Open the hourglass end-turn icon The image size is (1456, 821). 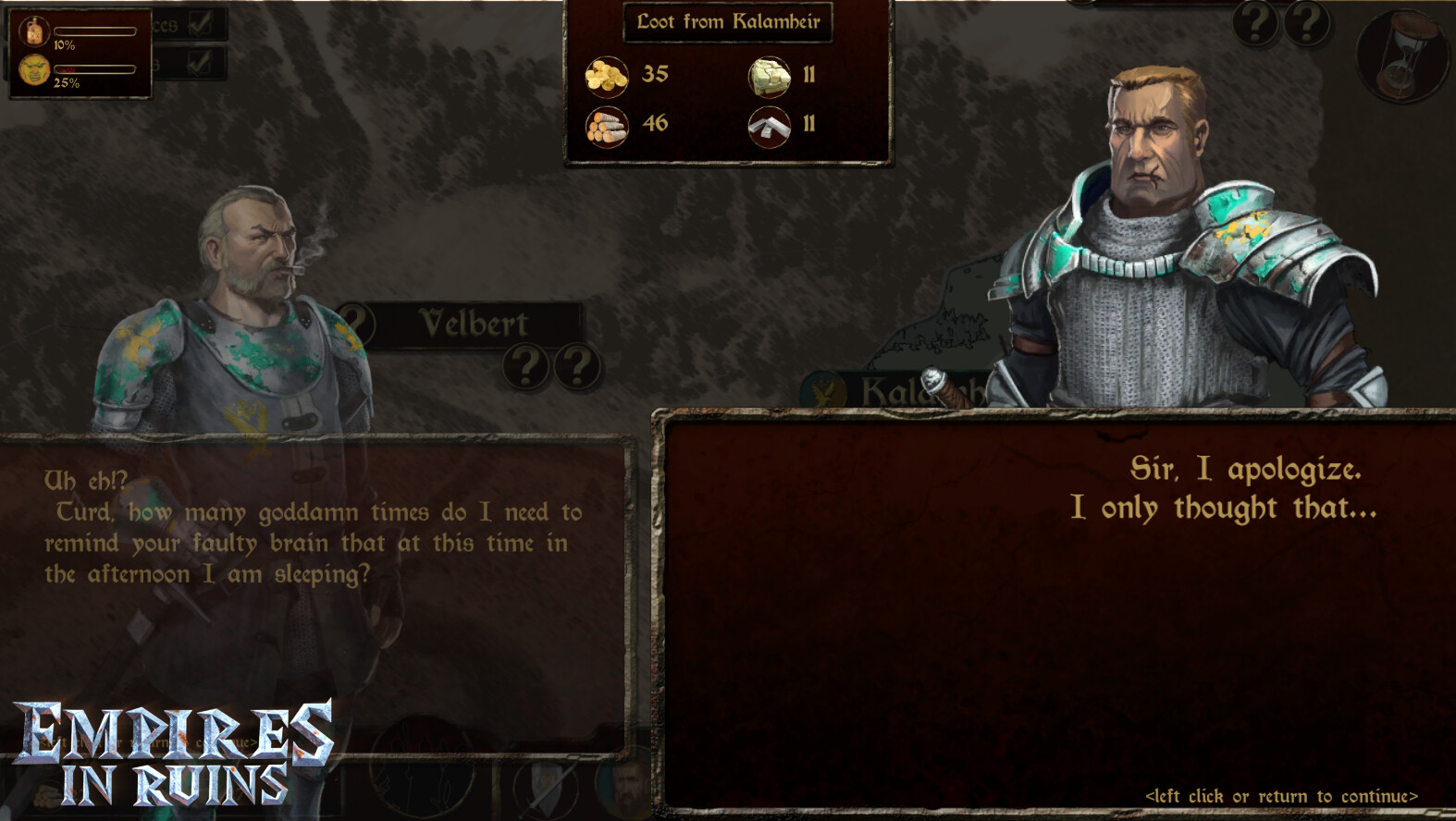pyautogui.click(x=1401, y=55)
